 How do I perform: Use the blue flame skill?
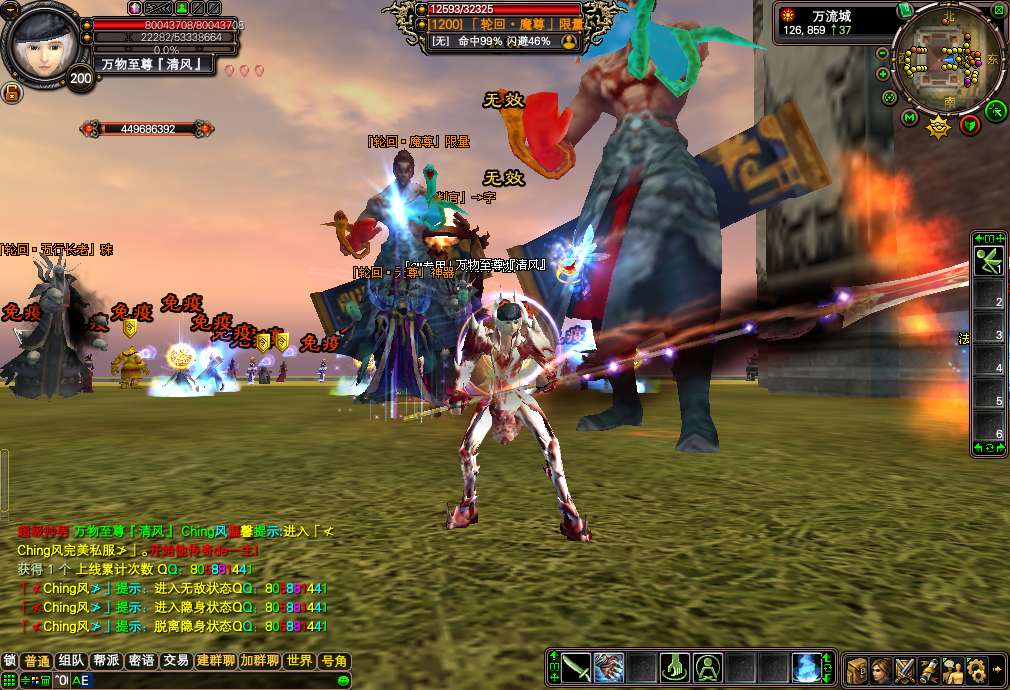click(806, 667)
